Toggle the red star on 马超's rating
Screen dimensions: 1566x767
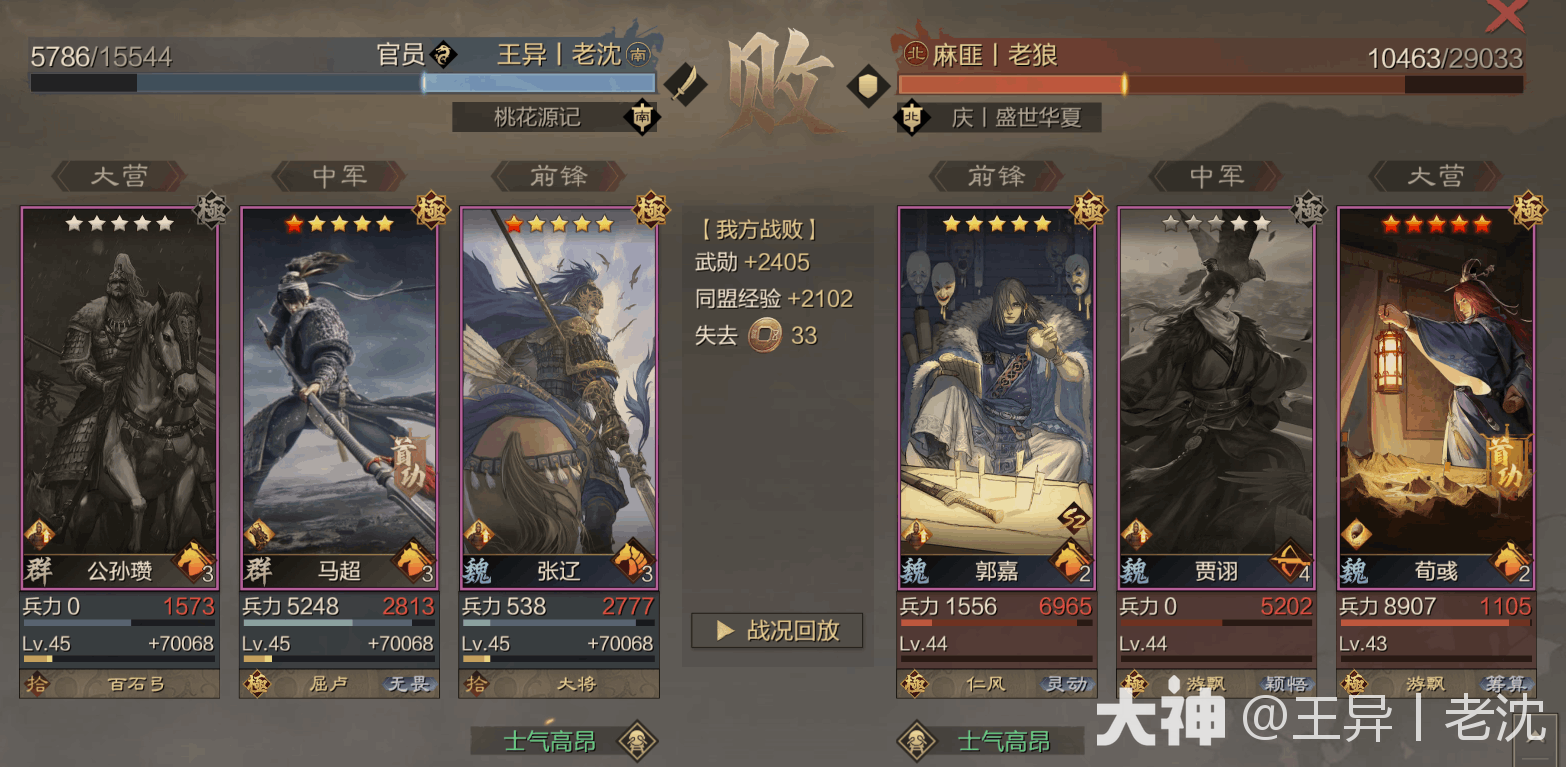click(293, 225)
